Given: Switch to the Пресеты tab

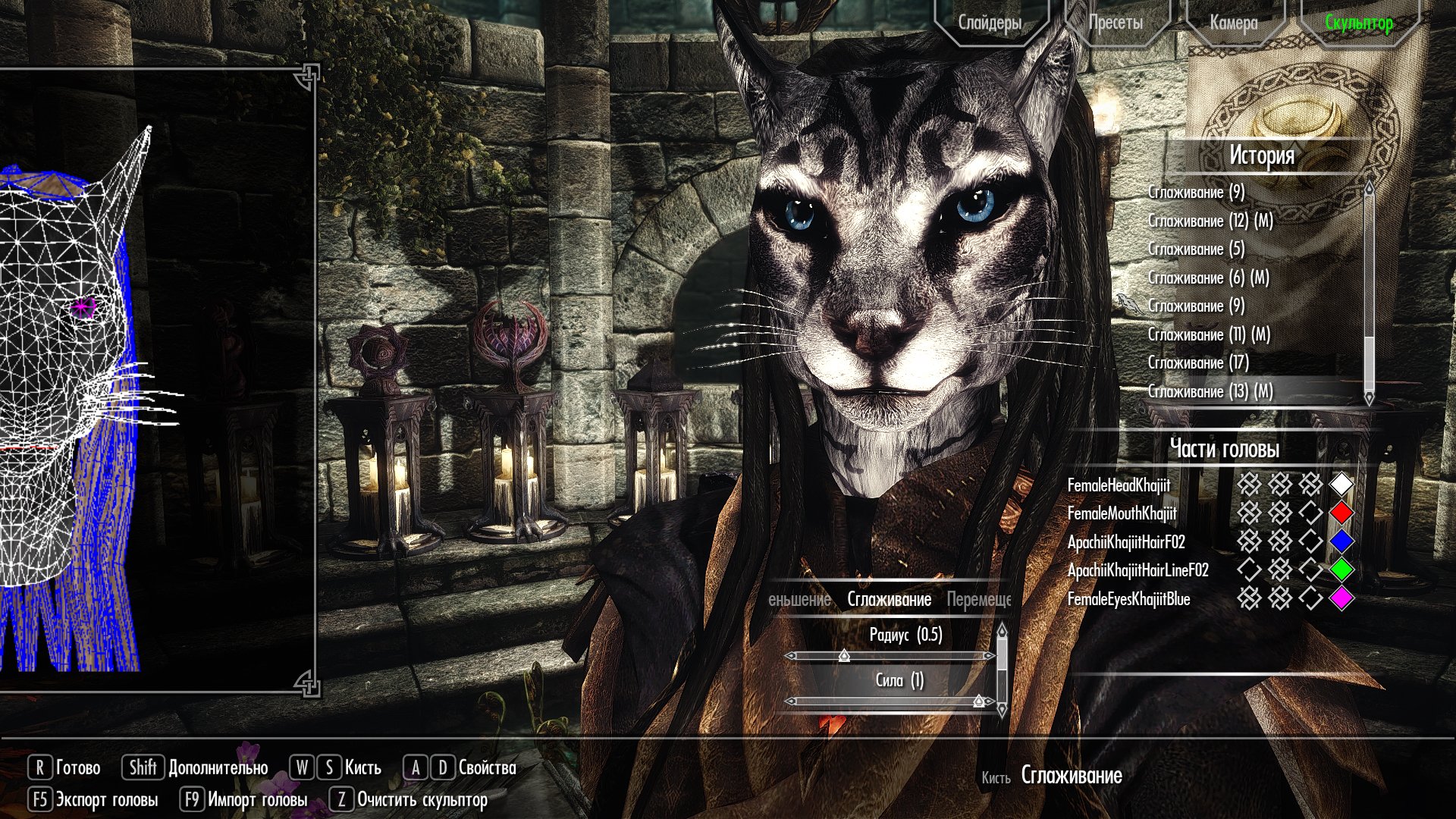Looking at the screenshot, I should (x=1116, y=23).
